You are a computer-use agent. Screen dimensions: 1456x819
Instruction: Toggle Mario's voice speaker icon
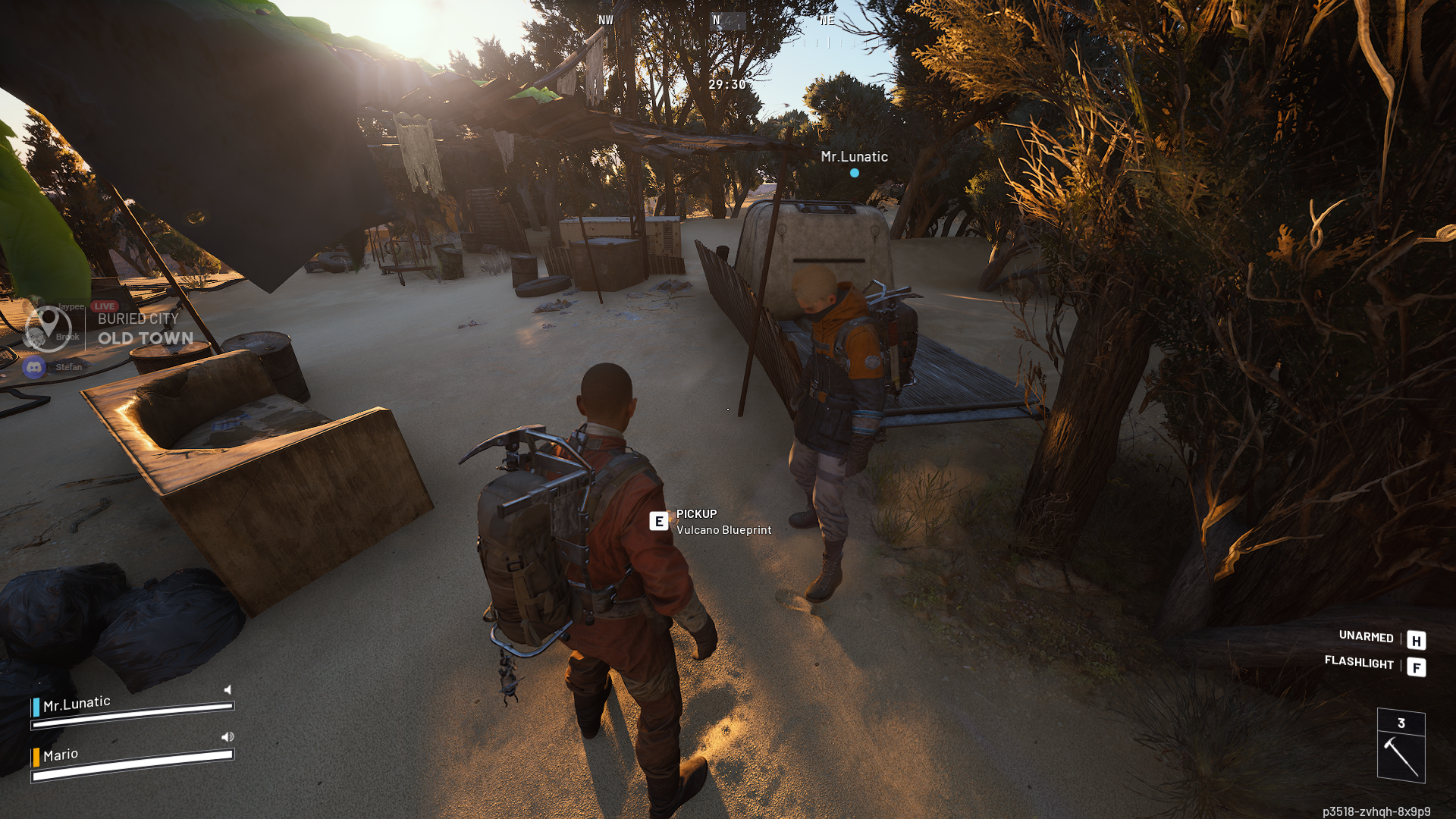(x=227, y=736)
